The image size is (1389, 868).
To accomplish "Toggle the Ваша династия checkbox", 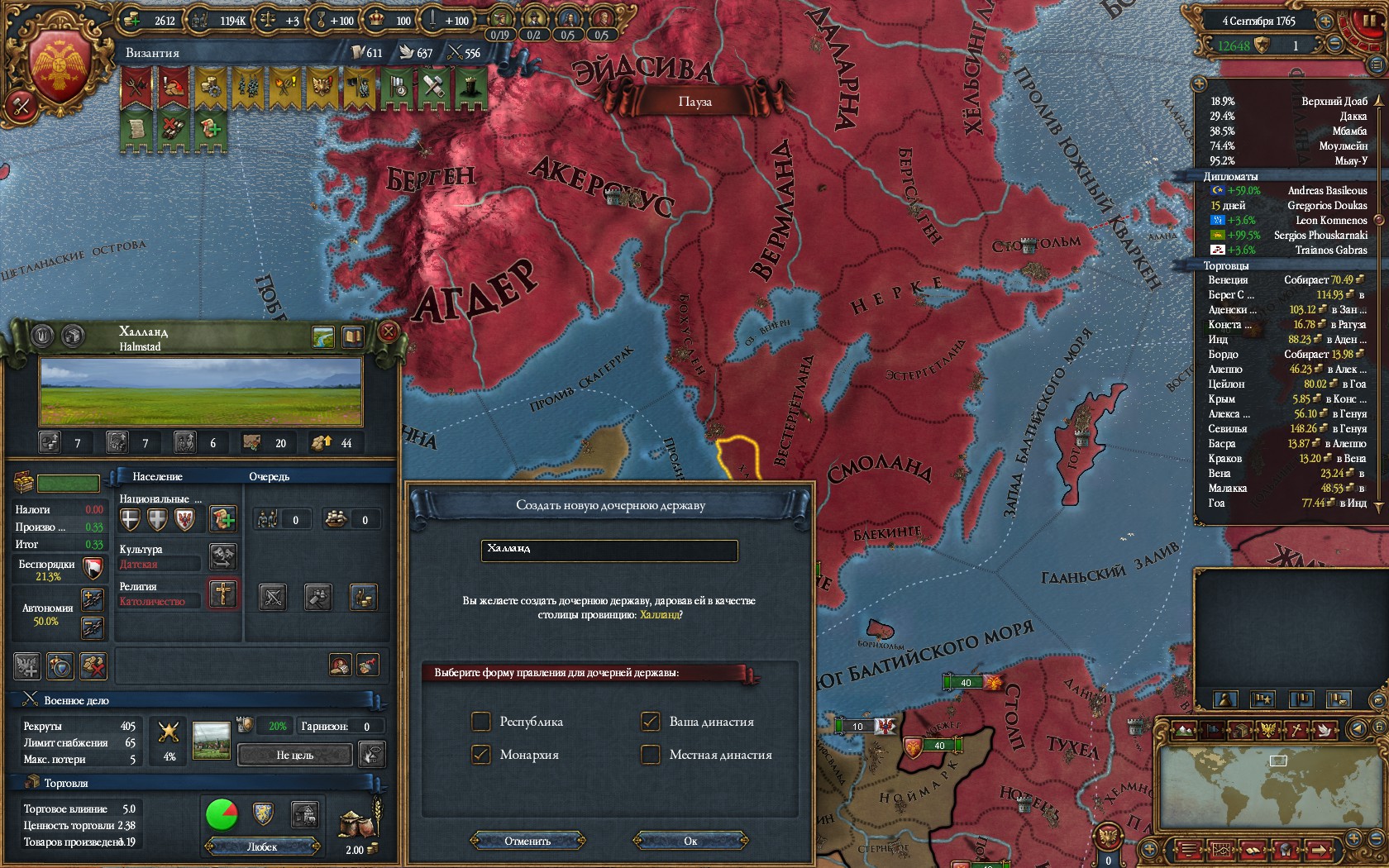I will tap(651, 722).
